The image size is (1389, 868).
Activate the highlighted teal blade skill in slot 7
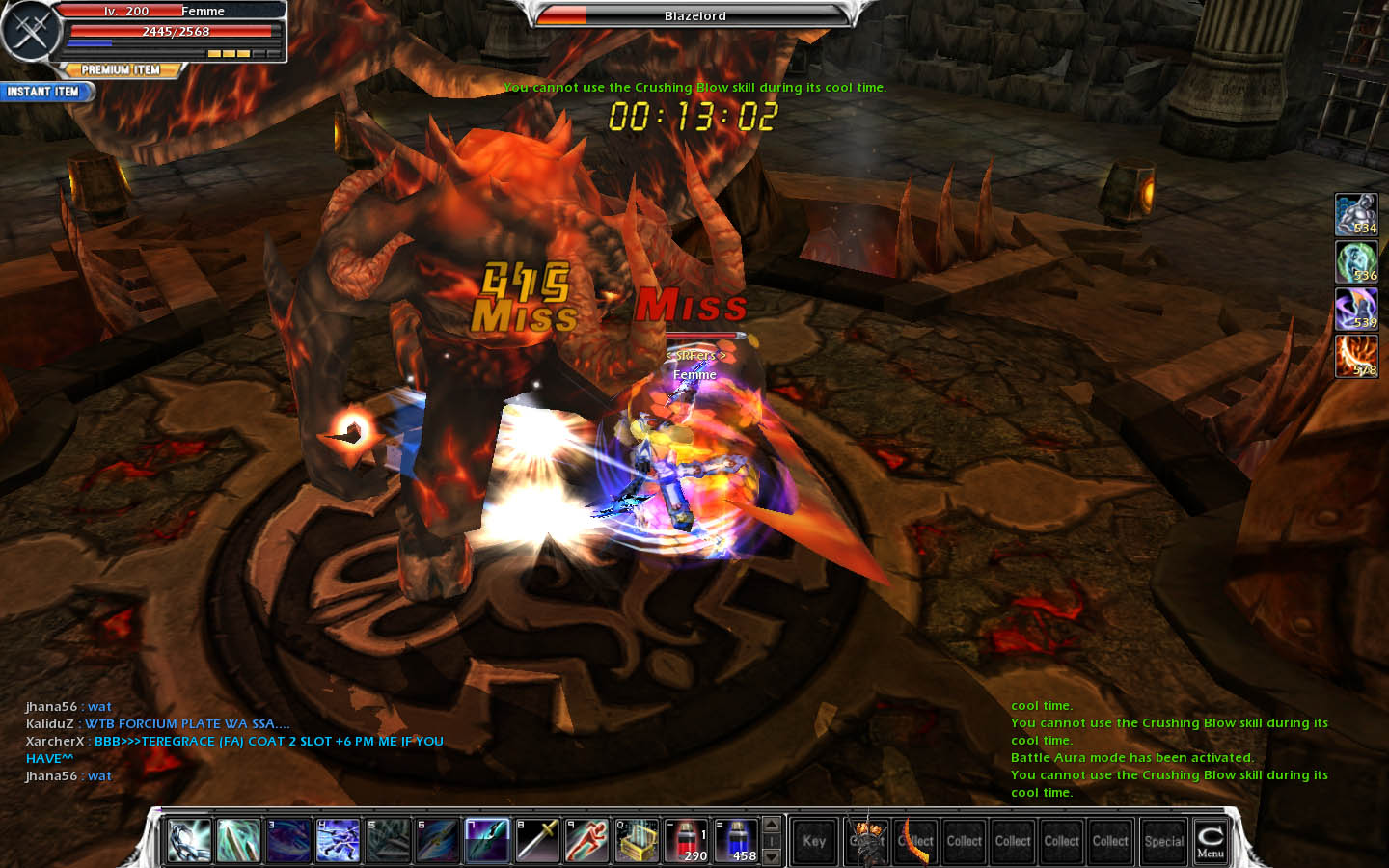(487, 840)
